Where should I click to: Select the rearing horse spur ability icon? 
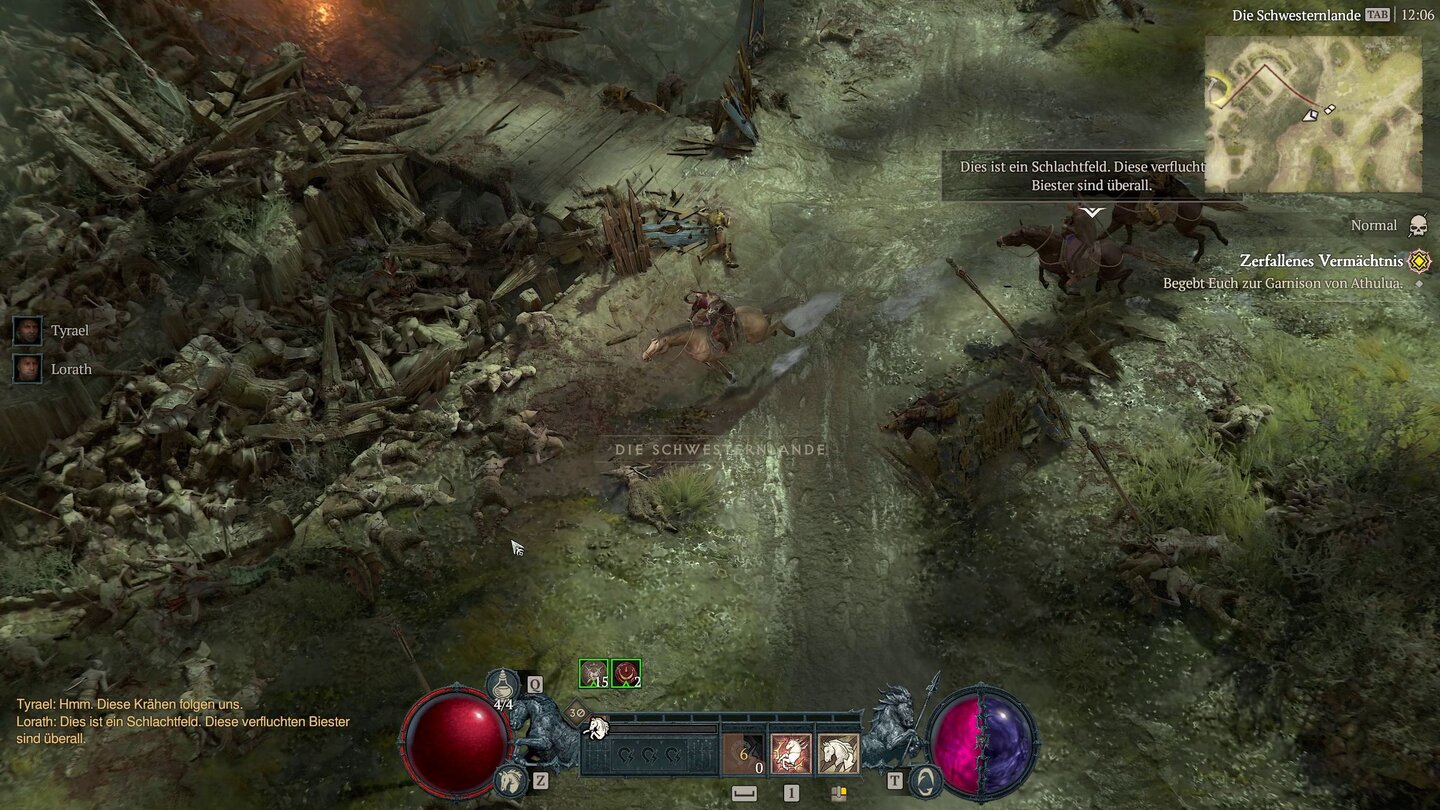pyautogui.click(x=790, y=755)
